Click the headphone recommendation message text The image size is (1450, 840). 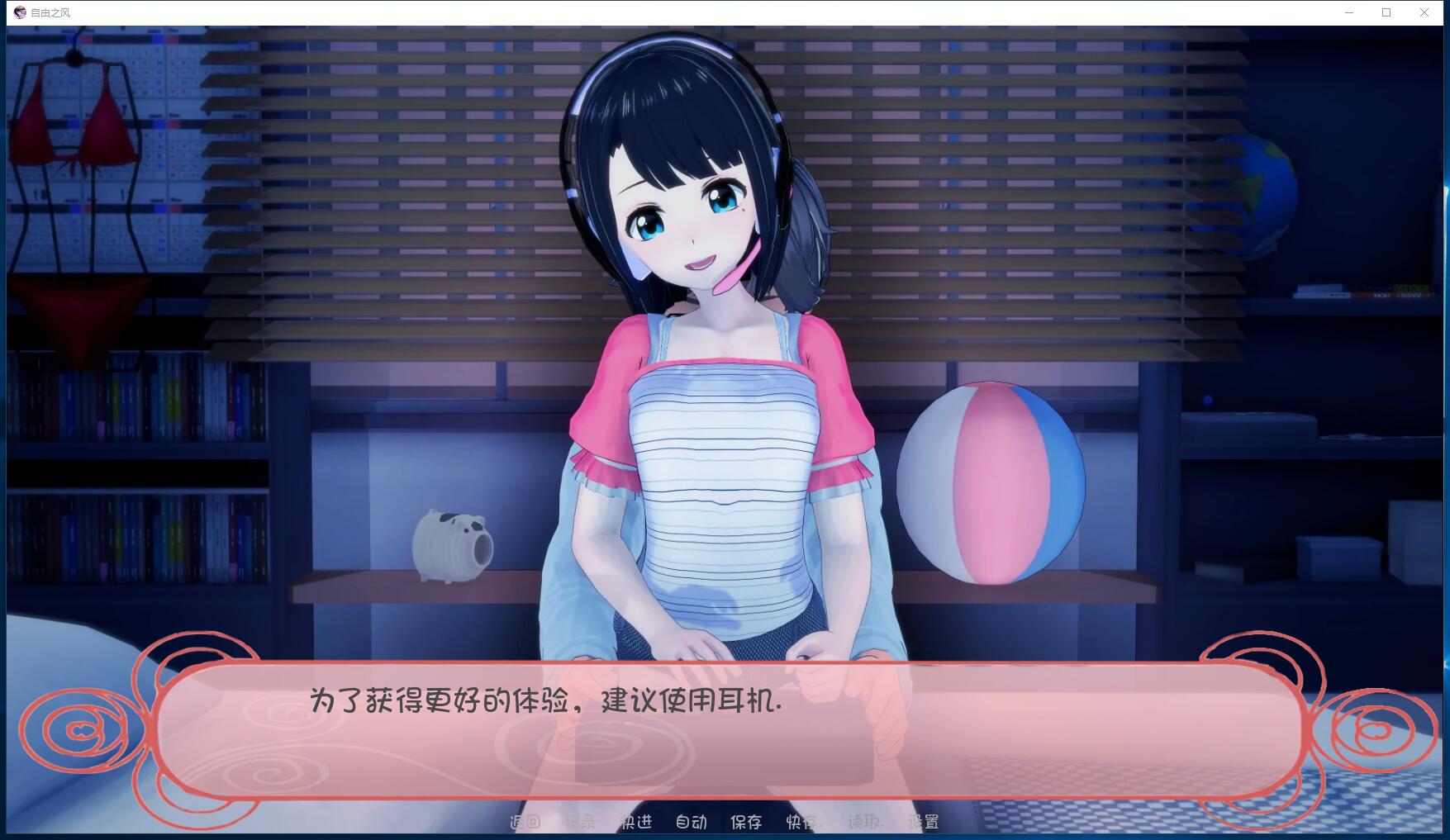click(545, 704)
